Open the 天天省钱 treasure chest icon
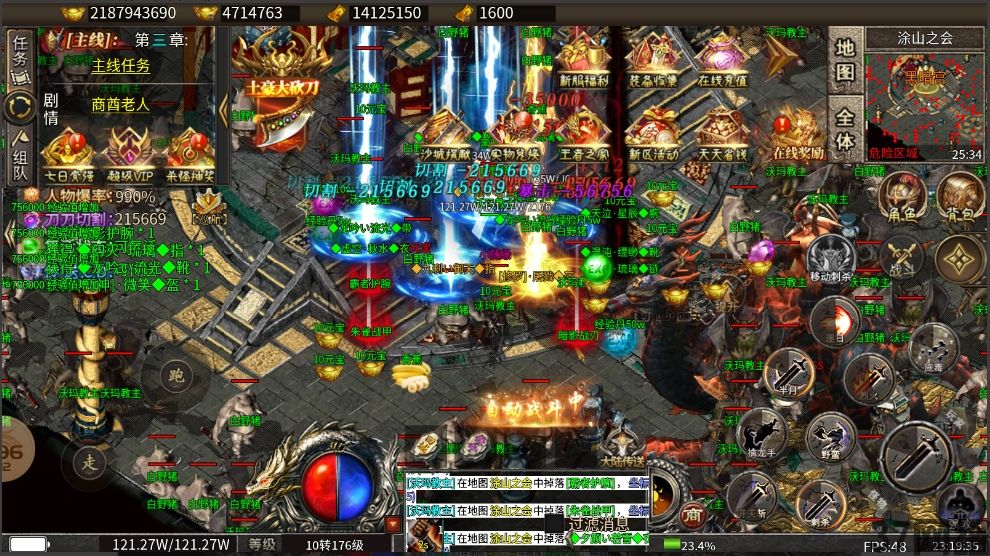This screenshot has height=556, width=990. pyautogui.click(x=722, y=134)
